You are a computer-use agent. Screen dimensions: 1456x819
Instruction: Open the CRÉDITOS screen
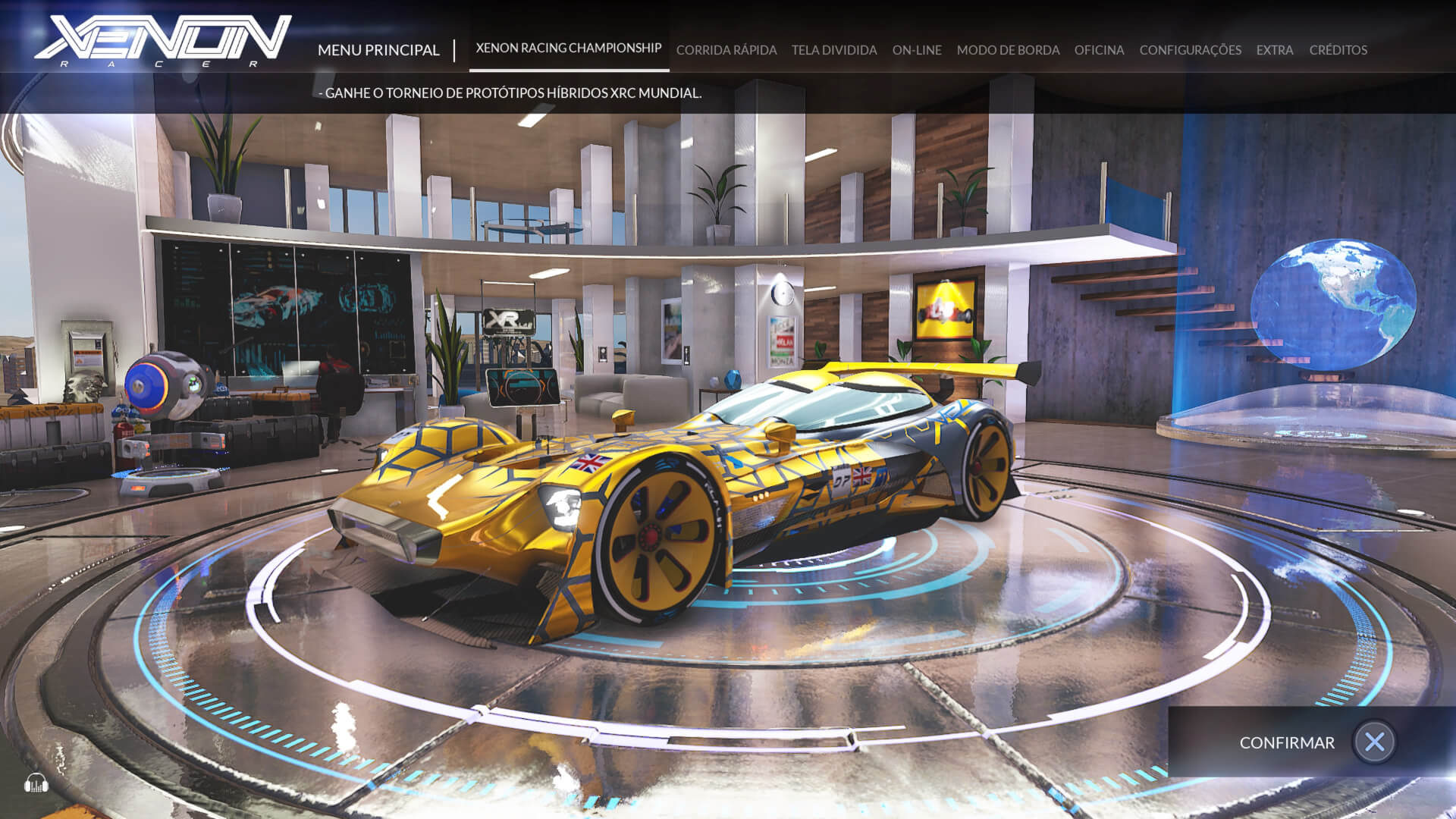(x=1337, y=50)
